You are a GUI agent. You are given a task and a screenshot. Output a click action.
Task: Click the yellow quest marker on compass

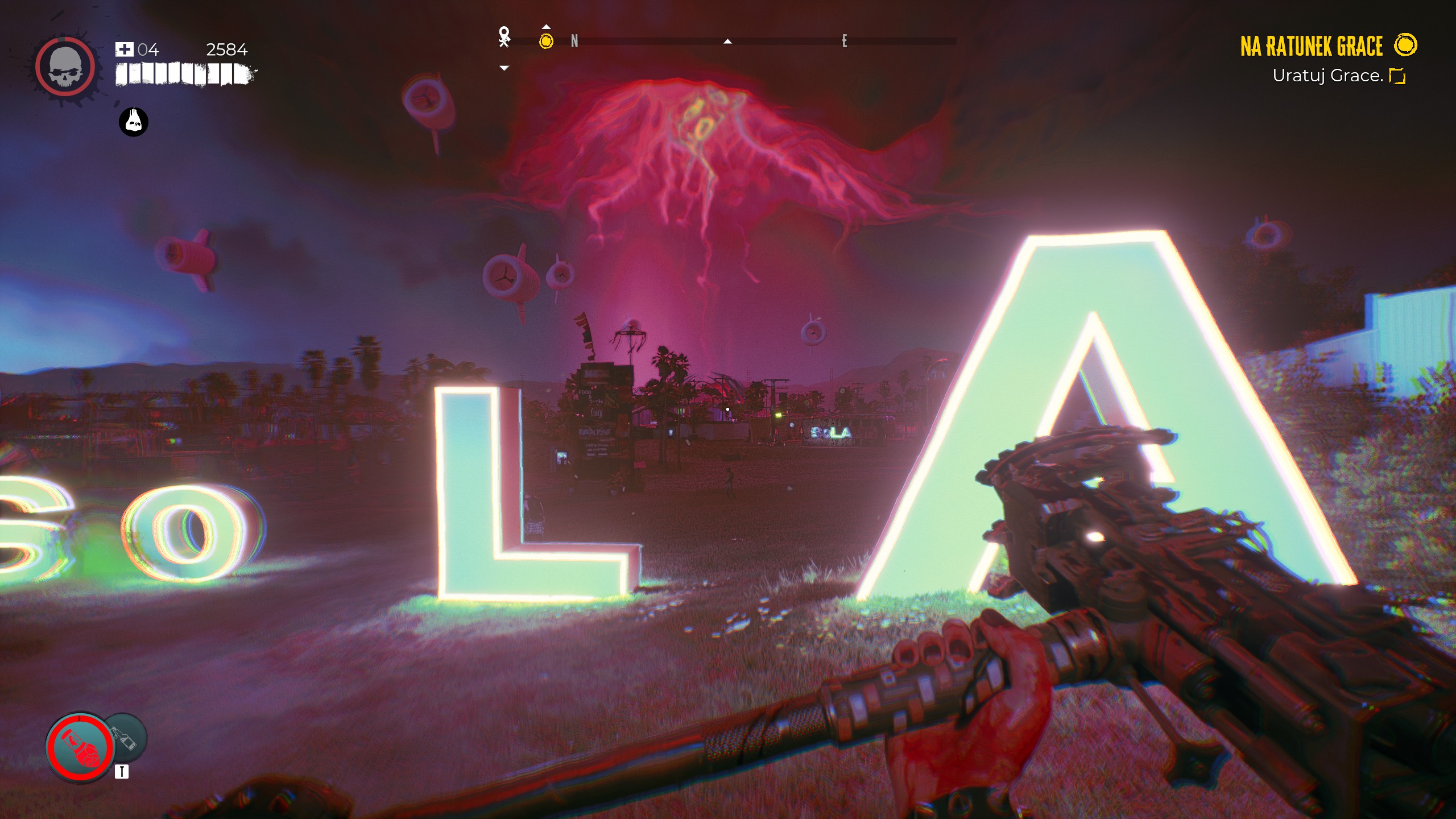coord(546,41)
